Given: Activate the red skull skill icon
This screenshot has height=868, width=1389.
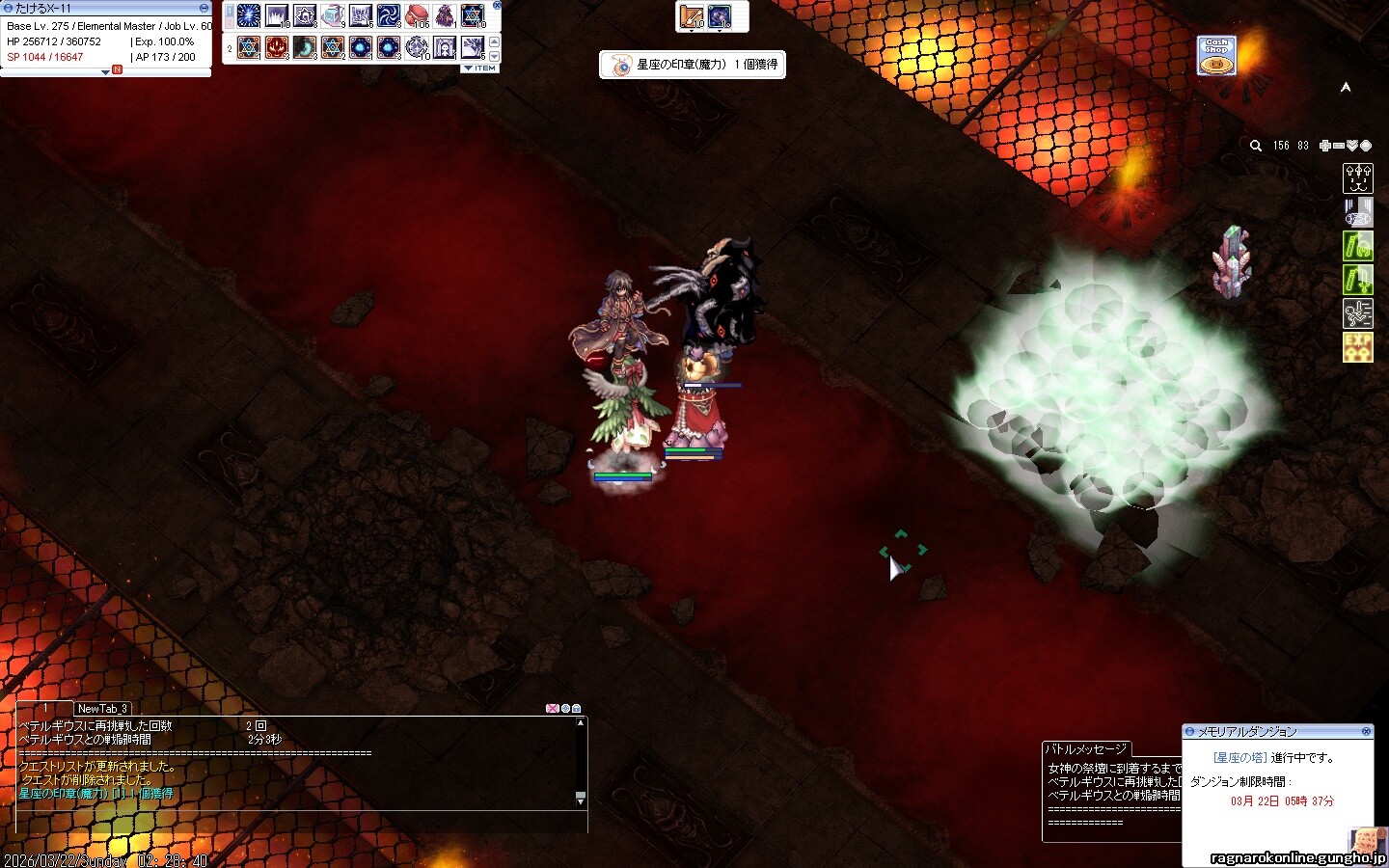Looking at the screenshot, I should (x=277, y=46).
